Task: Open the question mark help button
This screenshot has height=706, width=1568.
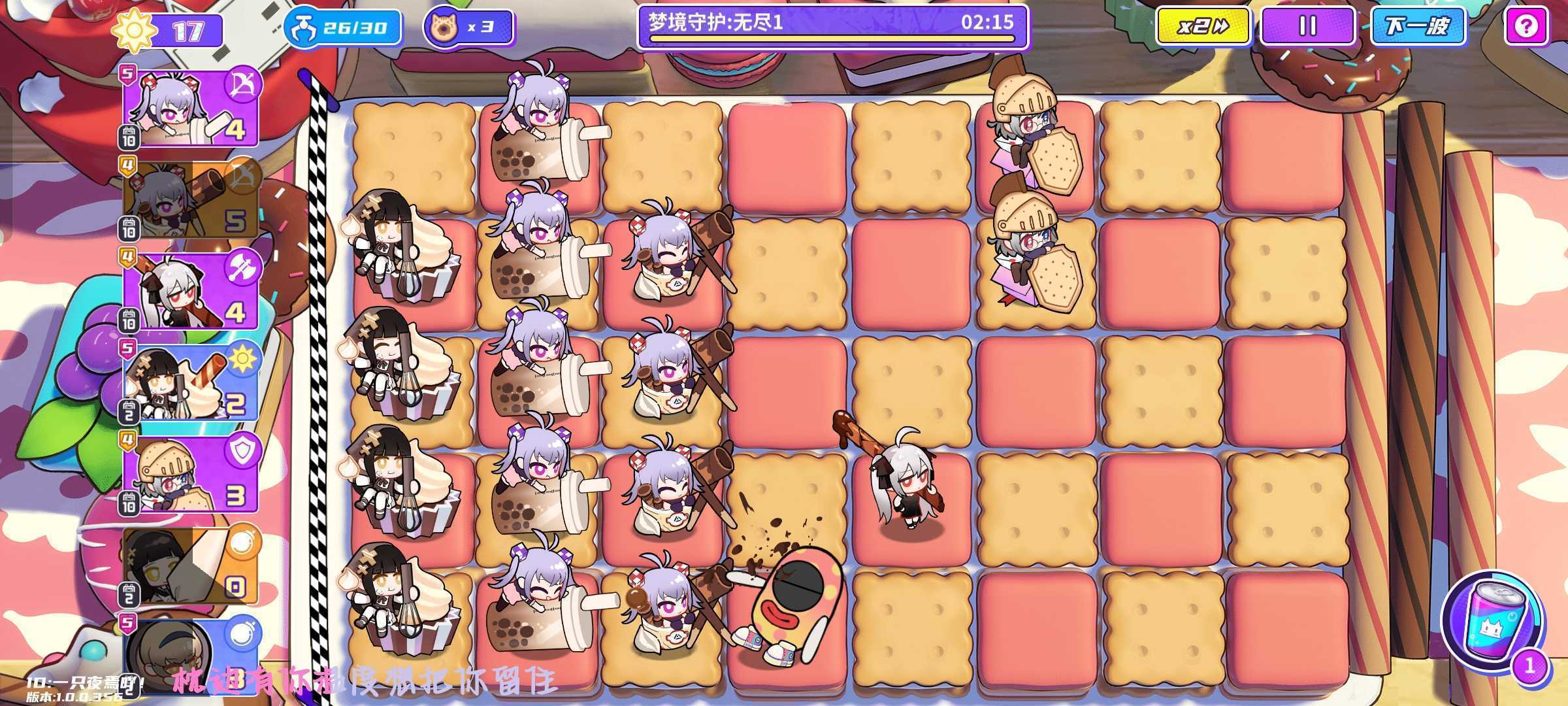Action: [1527, 26]
